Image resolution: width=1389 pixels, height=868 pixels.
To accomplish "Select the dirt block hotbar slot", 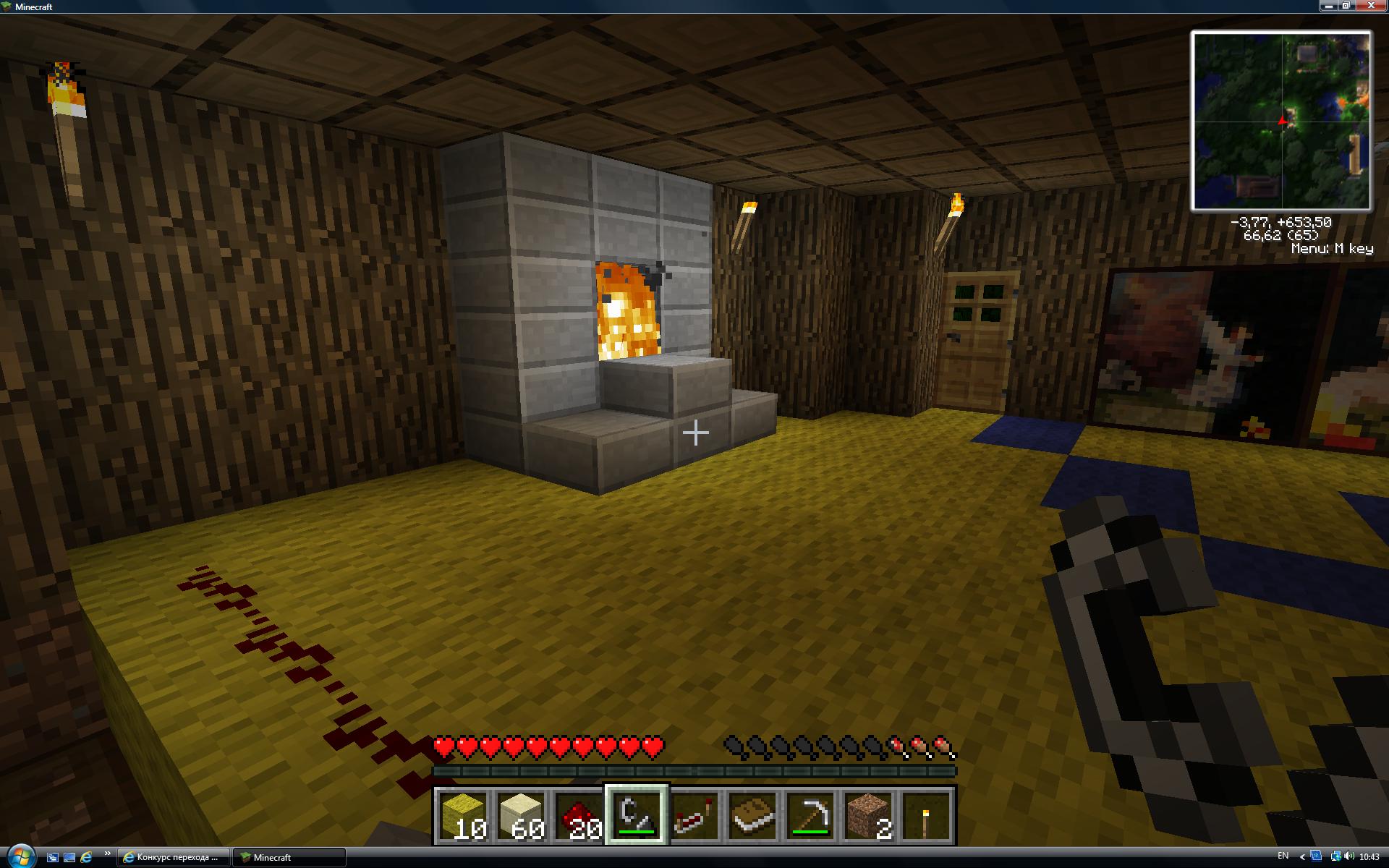I will pos(868,815).
